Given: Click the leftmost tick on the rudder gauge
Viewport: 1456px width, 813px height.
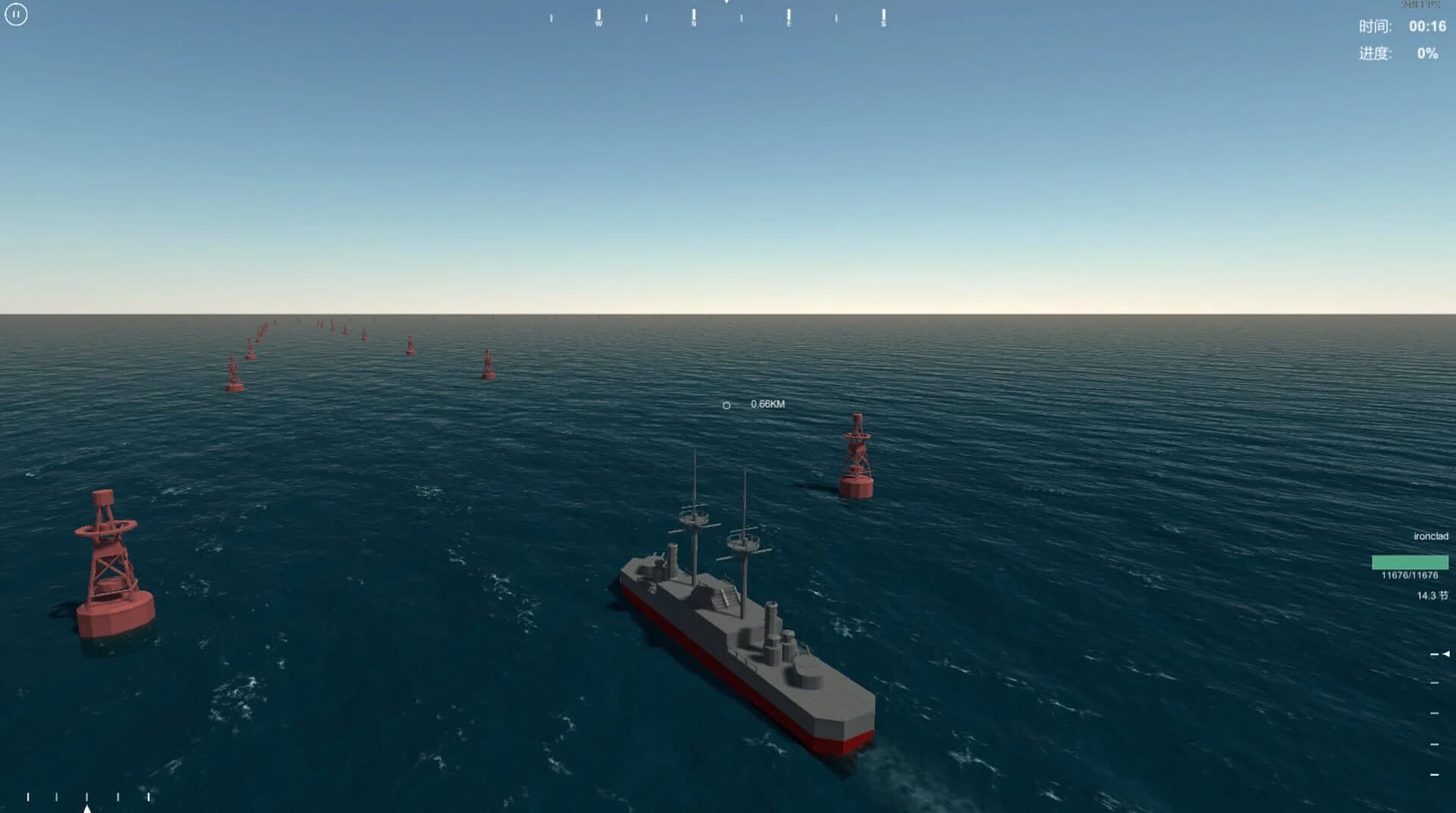Looking at the screenshot, I should click(x=28, y=797).
